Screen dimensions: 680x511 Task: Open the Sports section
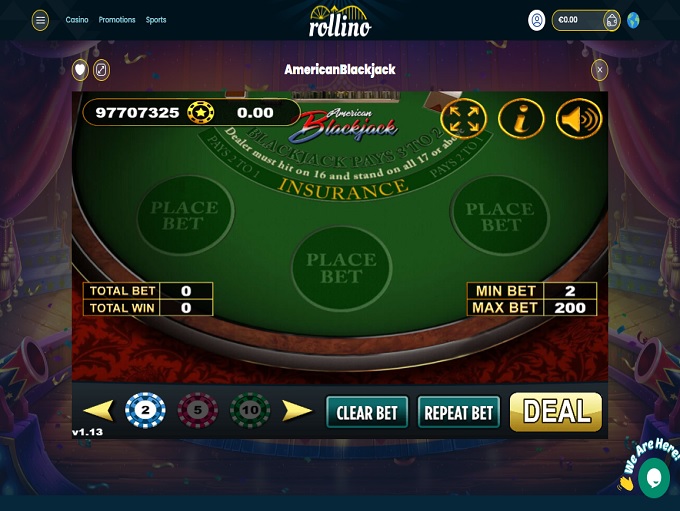tap(156, 20)
